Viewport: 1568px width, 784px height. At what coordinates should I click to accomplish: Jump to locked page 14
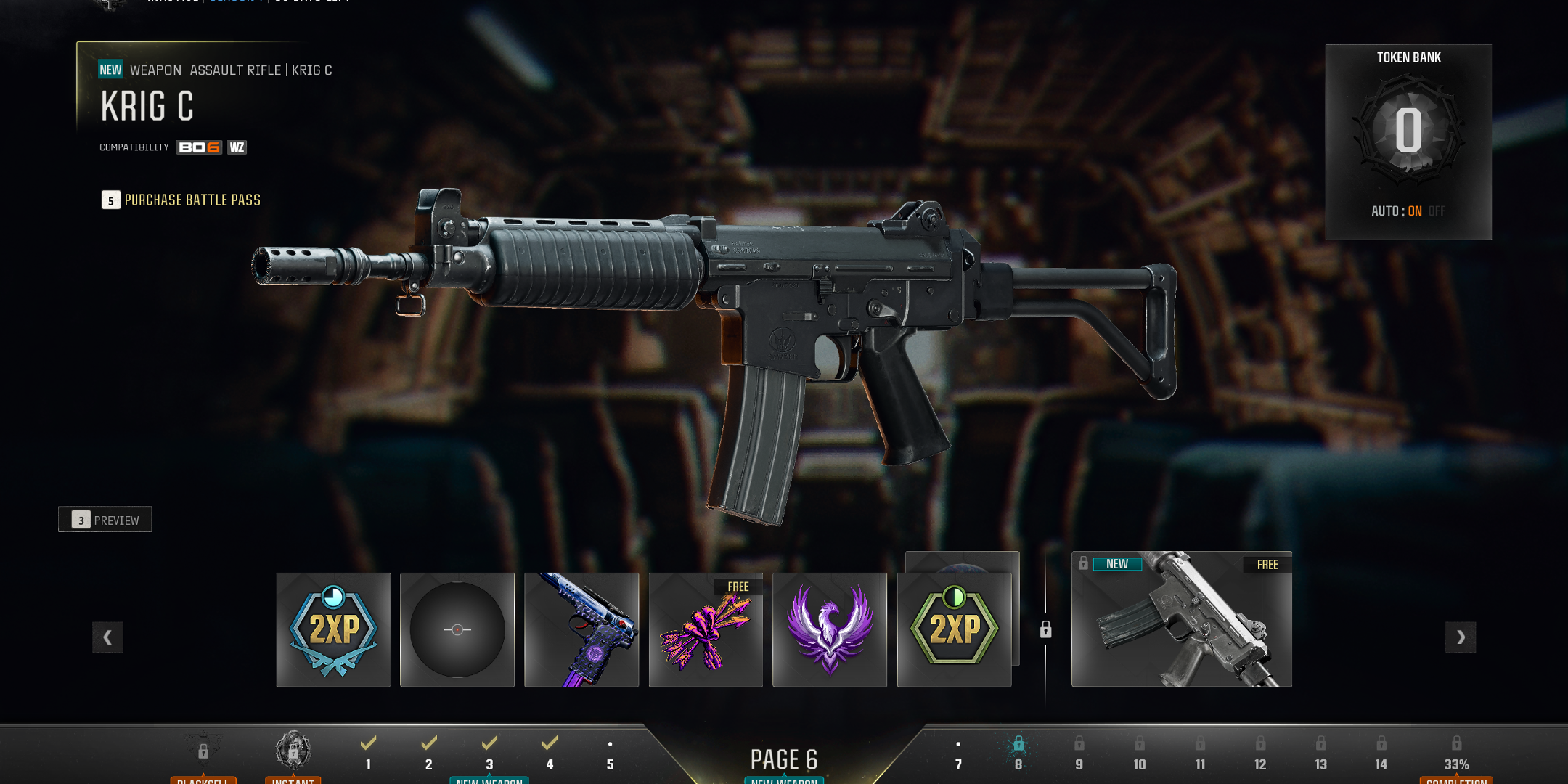click(1381, 754)
